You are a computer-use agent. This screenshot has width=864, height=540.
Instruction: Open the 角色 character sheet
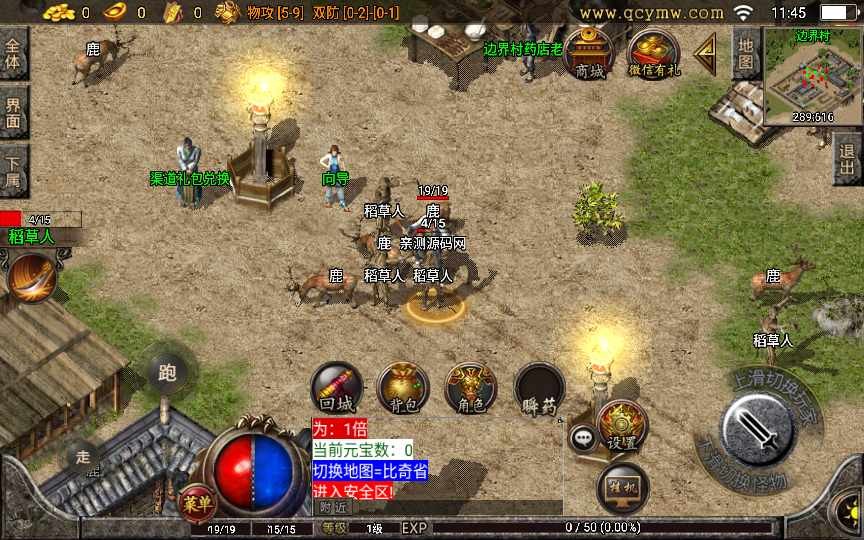470,388
